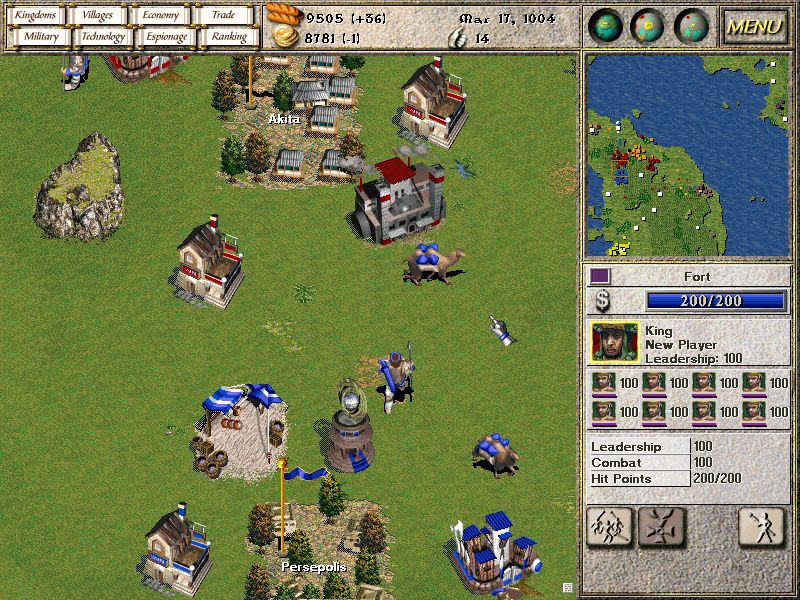This screenshot has height=600, width=800.
Task: Click the first globe map-mode icon
Action: coord(606,26)
